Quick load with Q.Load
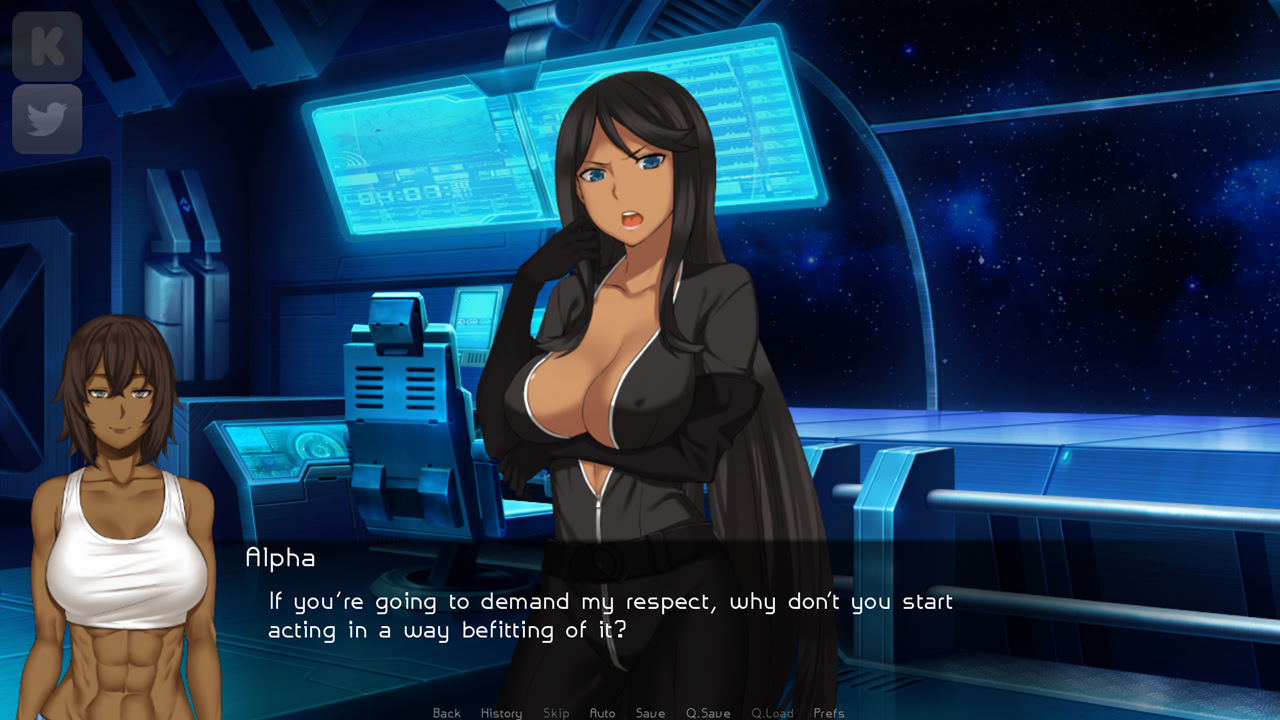This screenshot has width=1280, height=720. (772, 713)
